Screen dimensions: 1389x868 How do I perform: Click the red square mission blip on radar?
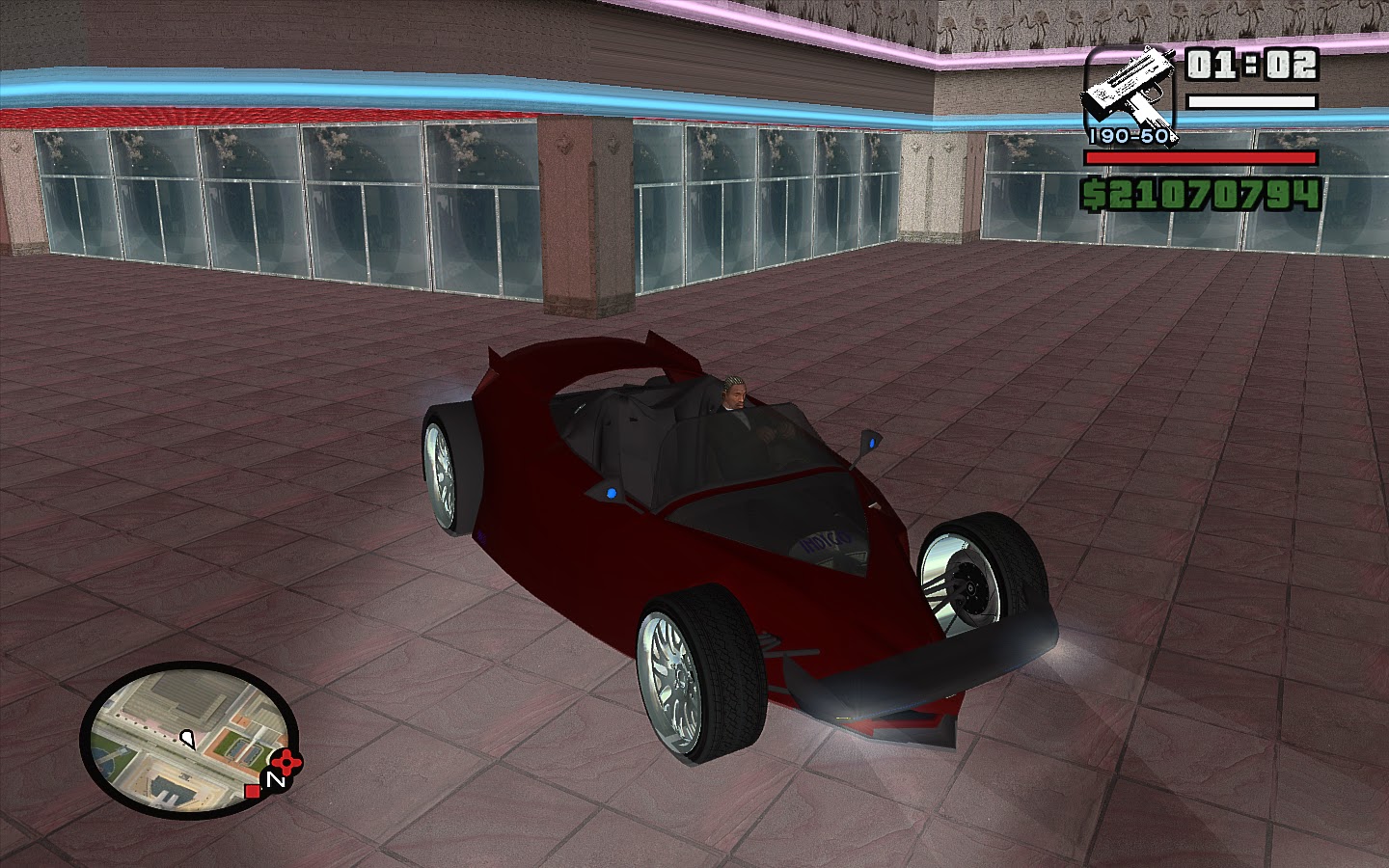pyautogui.click(x=252, y=791)
